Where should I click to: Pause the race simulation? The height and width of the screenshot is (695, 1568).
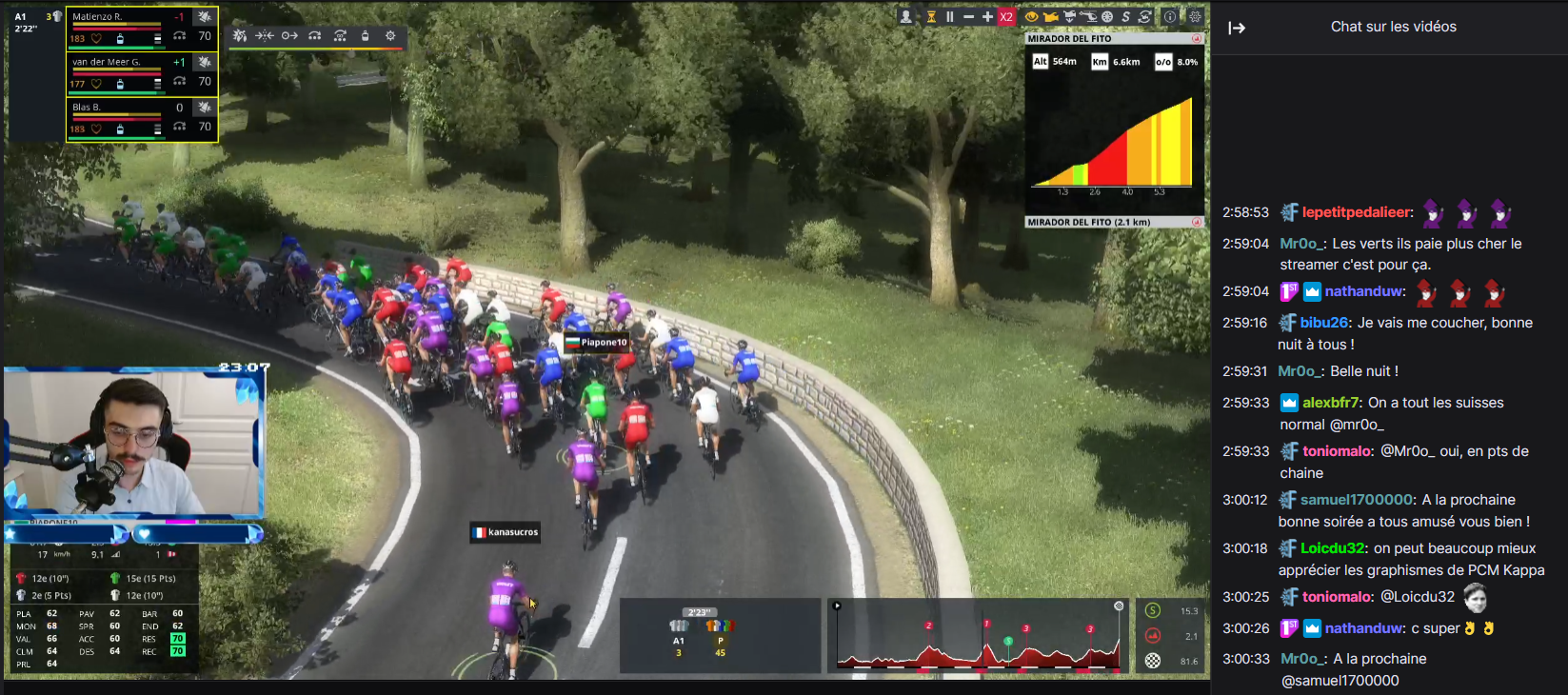click(949, 17)
